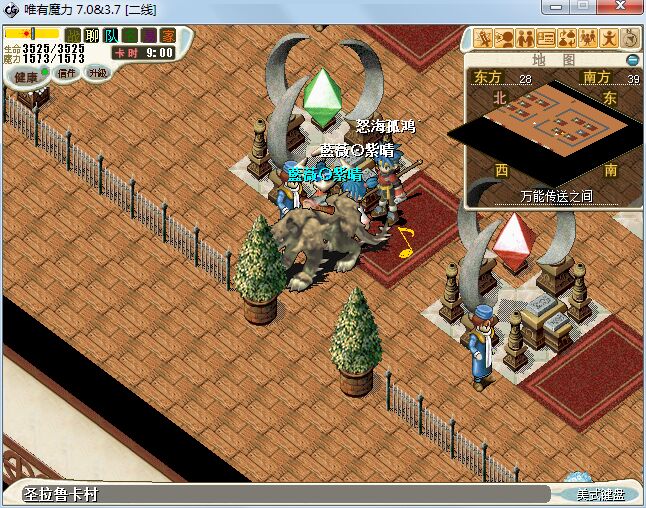646x508 pixels.
Task: Open the name card icon
Action: tap(547, 39)
